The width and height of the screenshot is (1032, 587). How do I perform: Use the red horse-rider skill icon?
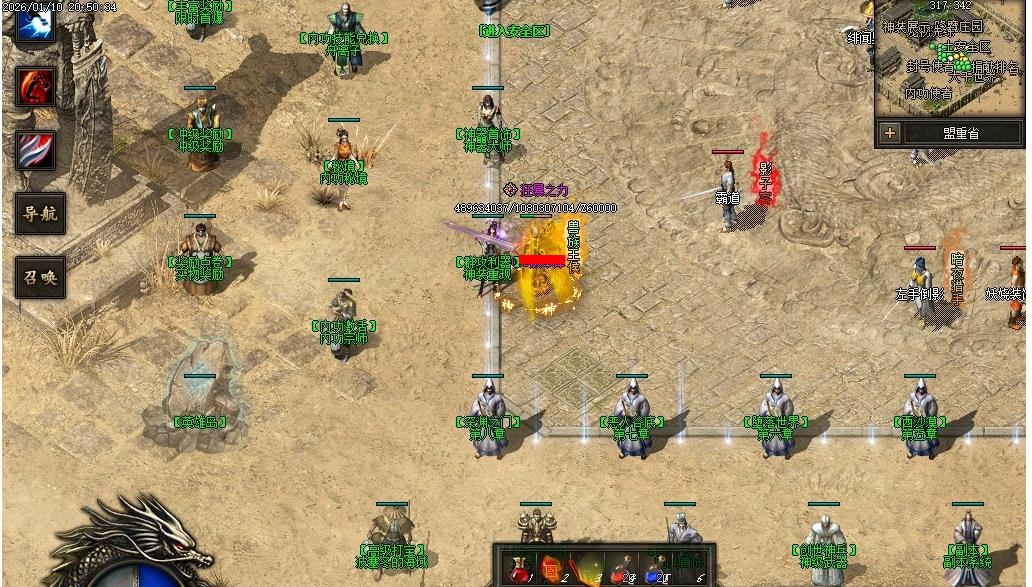[36, 87]
